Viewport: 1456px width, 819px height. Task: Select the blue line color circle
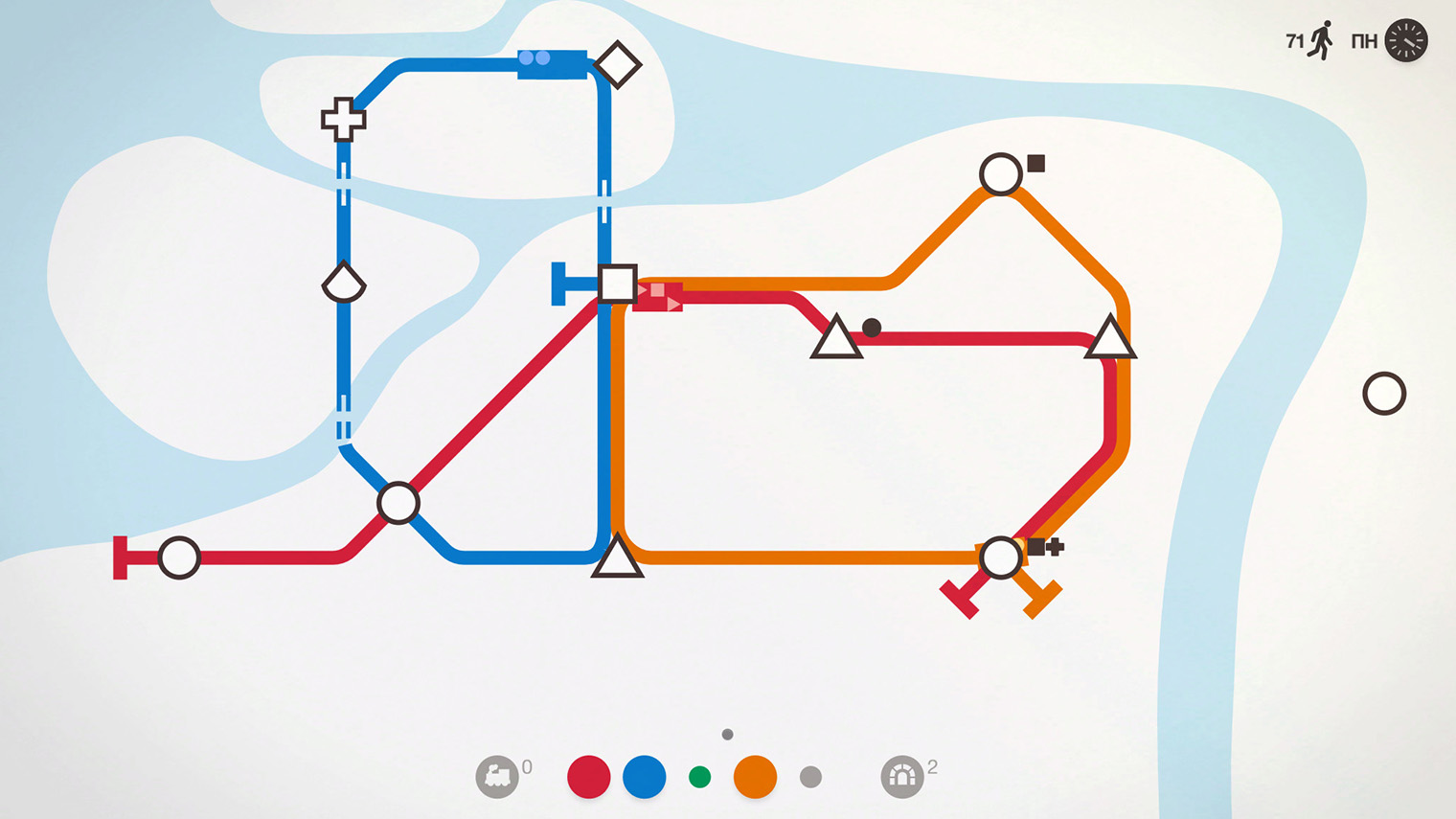[644, 777]
